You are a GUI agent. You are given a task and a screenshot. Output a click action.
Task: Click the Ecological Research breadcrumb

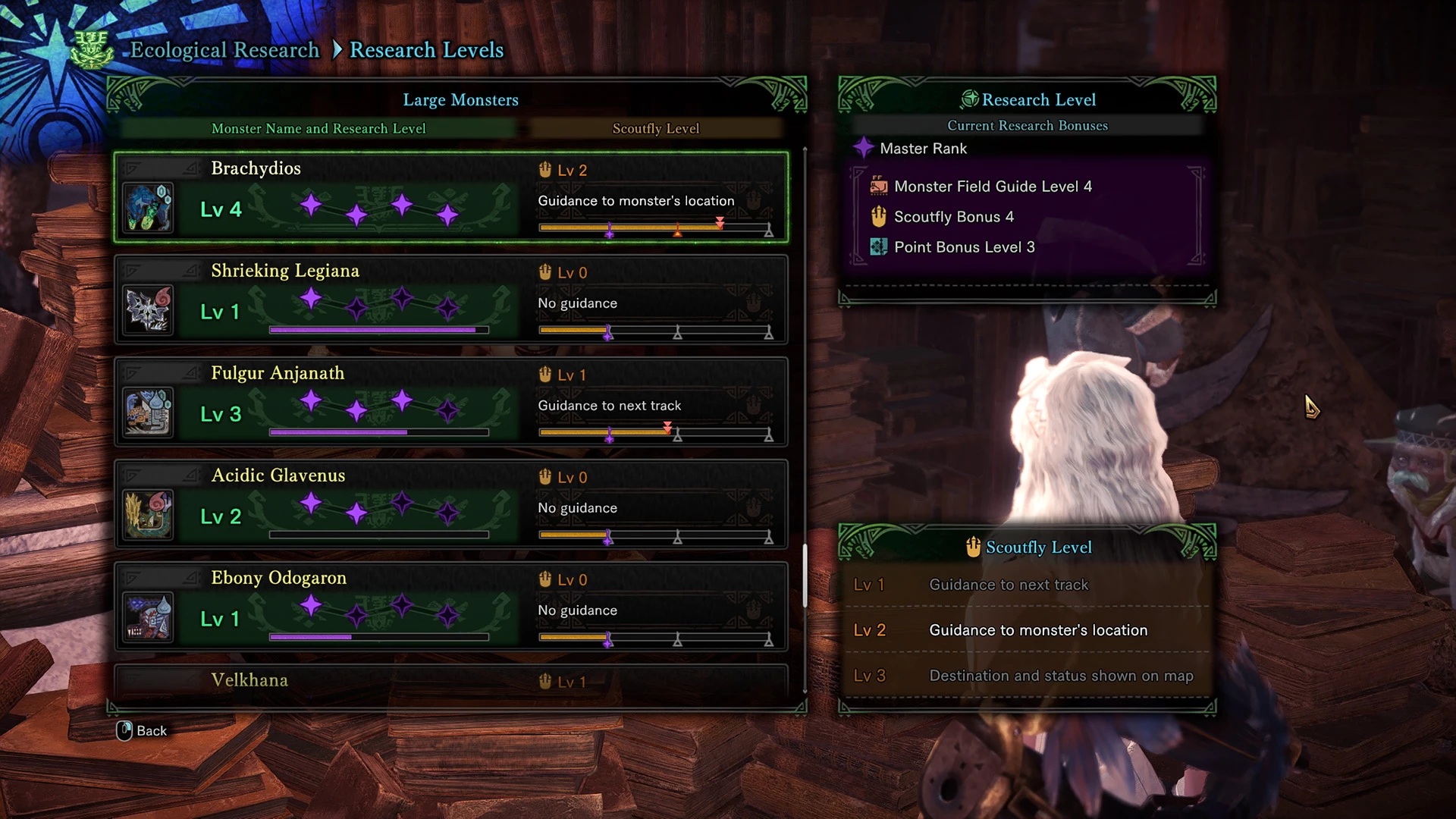(224, 50)
